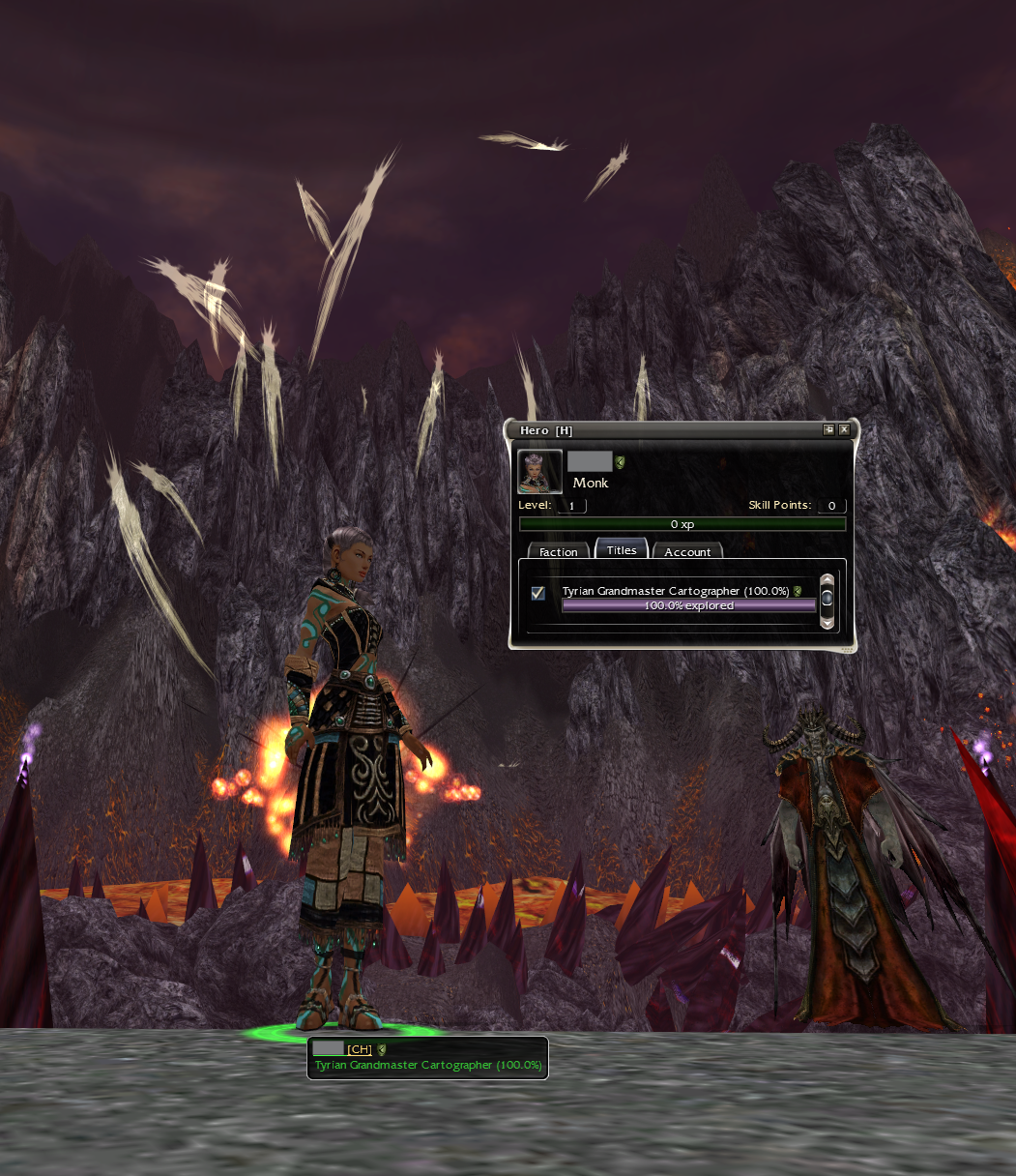The height and width of the screenshot is (1176, 1016).
Task: Open the Account tab
Action: click(687, 552)
